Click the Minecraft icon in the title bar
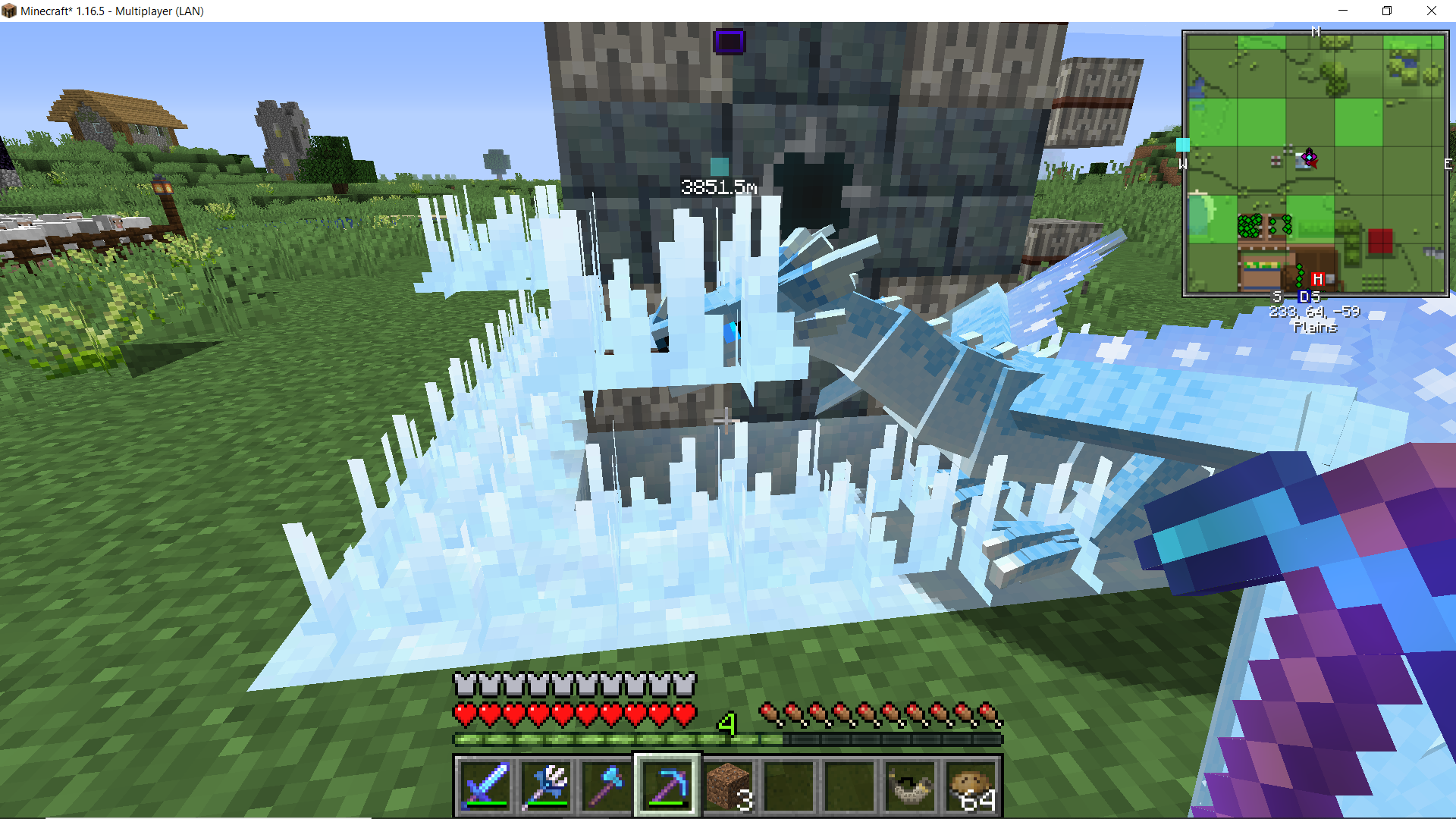1456x819 pixels. [11, 11]
